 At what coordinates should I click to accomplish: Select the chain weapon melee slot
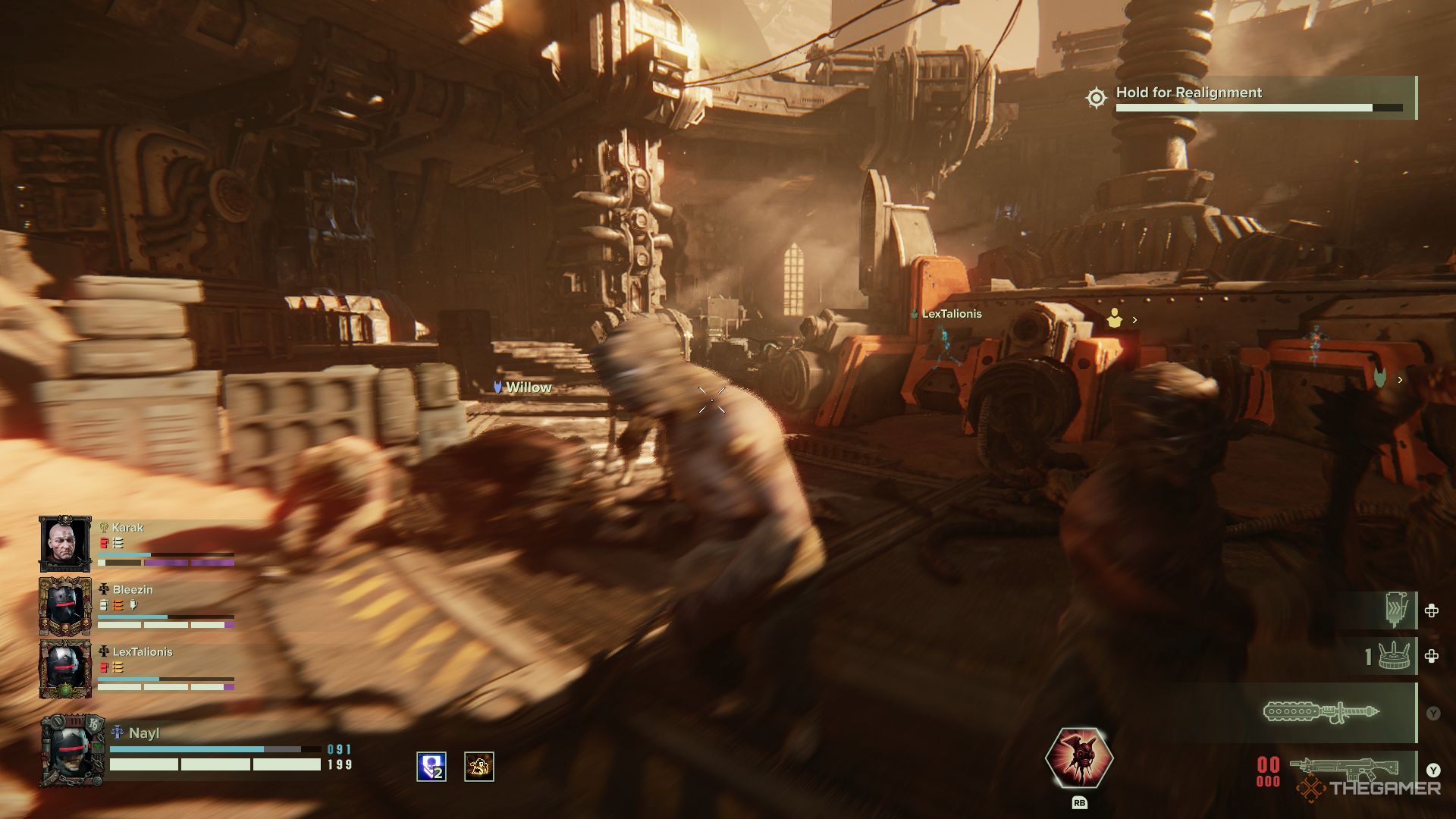1321,713
